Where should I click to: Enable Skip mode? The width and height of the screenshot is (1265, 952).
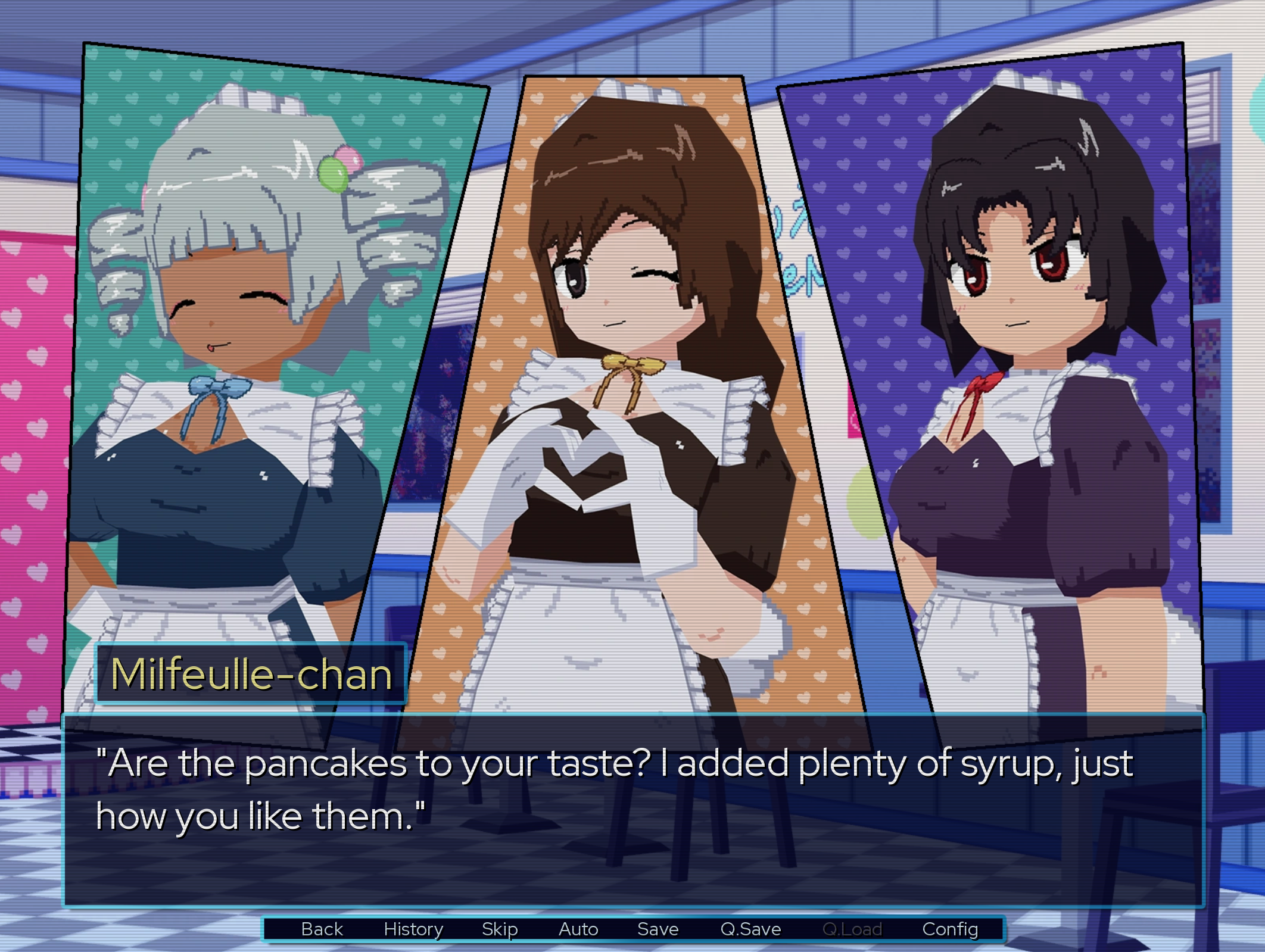coord(500,928)
